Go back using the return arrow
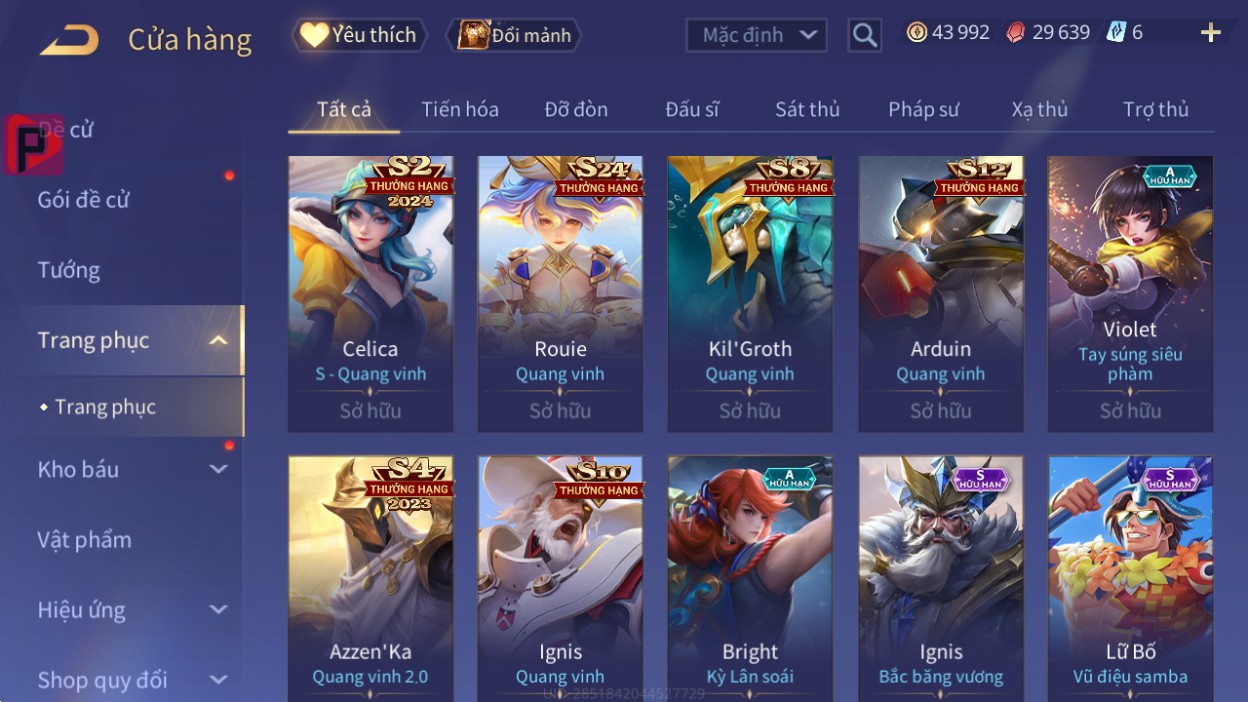The image size is (1248, 702). coord(69,40)
